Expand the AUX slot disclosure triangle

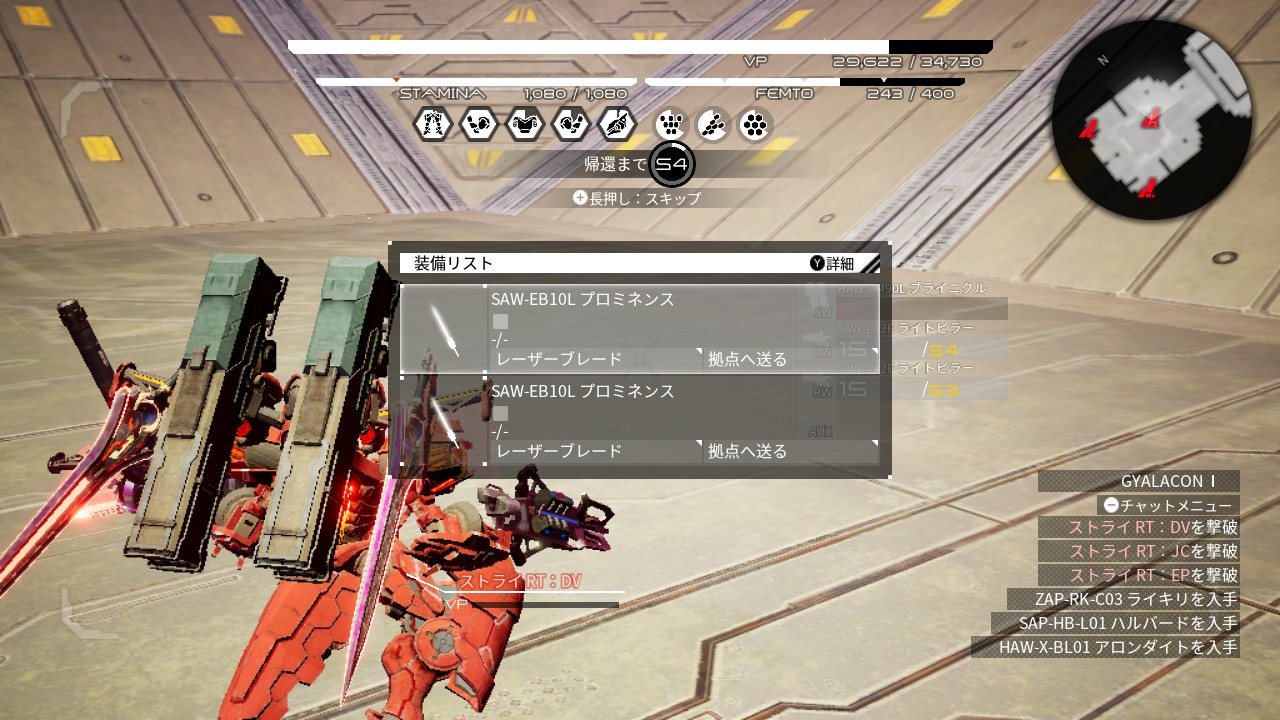(x=876, y=441)
